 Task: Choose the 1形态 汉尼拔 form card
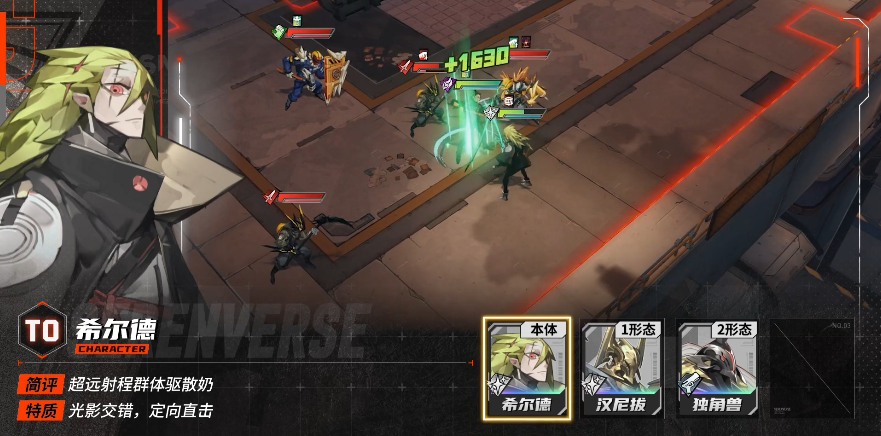(622, 369)
